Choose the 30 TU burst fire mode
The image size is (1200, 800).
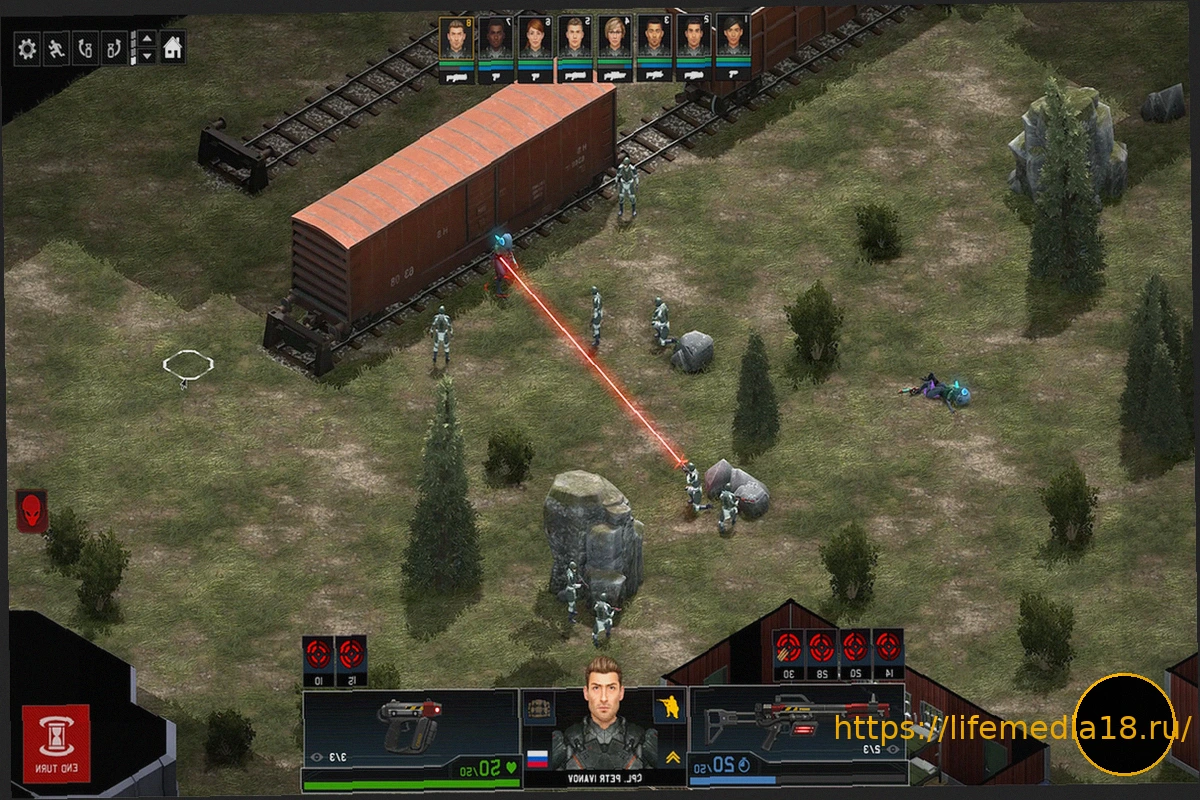tap(789, 650)
